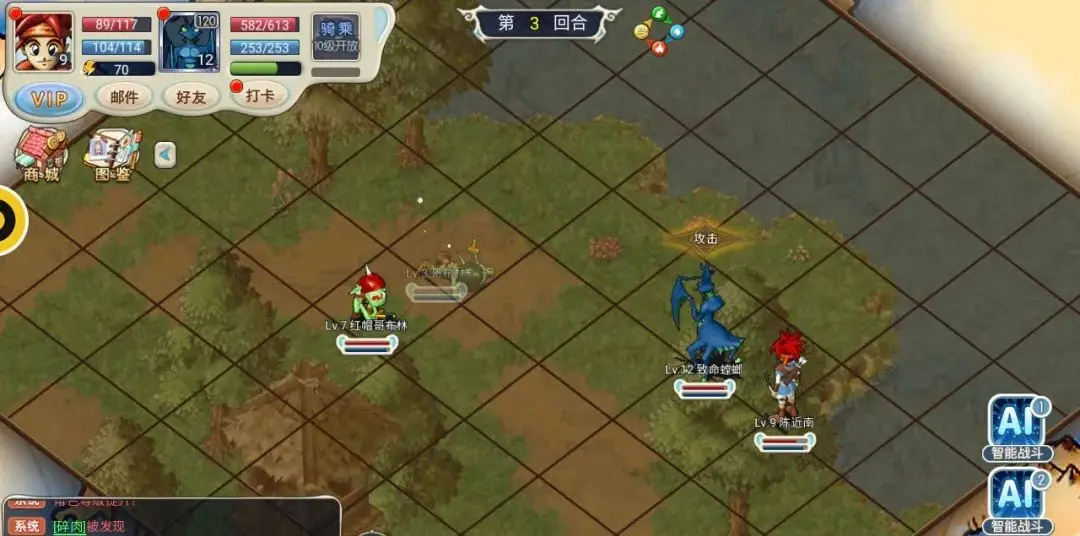Open the 商城 shop
The height and width of the screenshot is (536, 1080).
tap(41, 156)
